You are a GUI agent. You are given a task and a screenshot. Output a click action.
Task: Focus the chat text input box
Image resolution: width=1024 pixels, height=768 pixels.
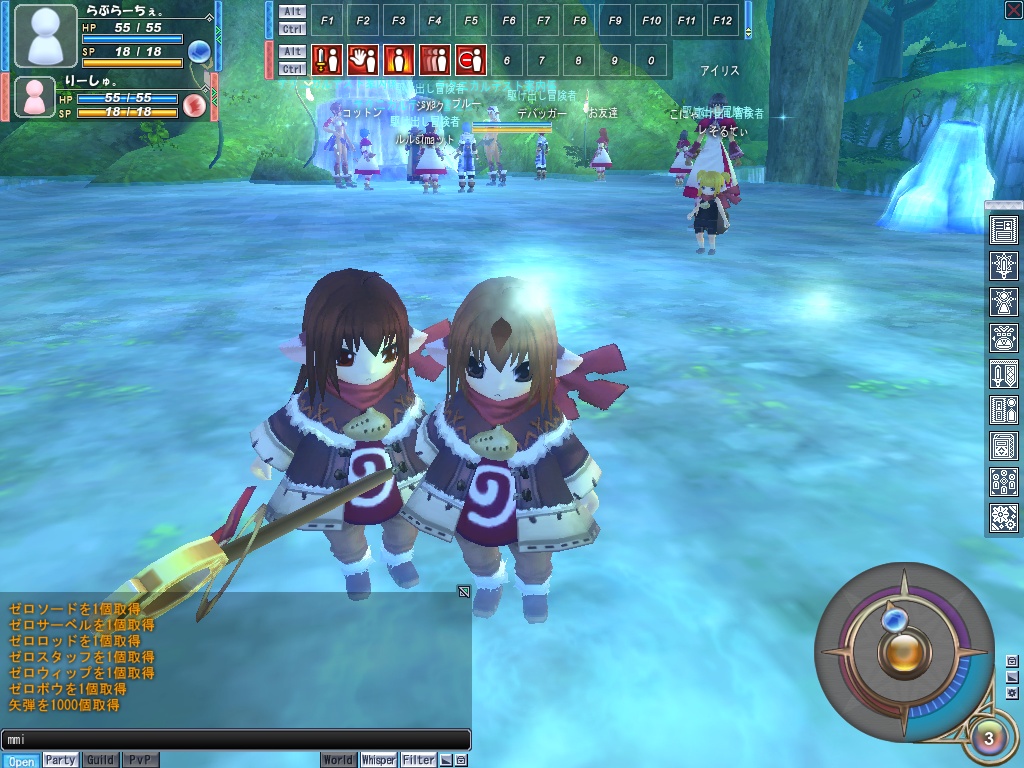coord(235,740)
